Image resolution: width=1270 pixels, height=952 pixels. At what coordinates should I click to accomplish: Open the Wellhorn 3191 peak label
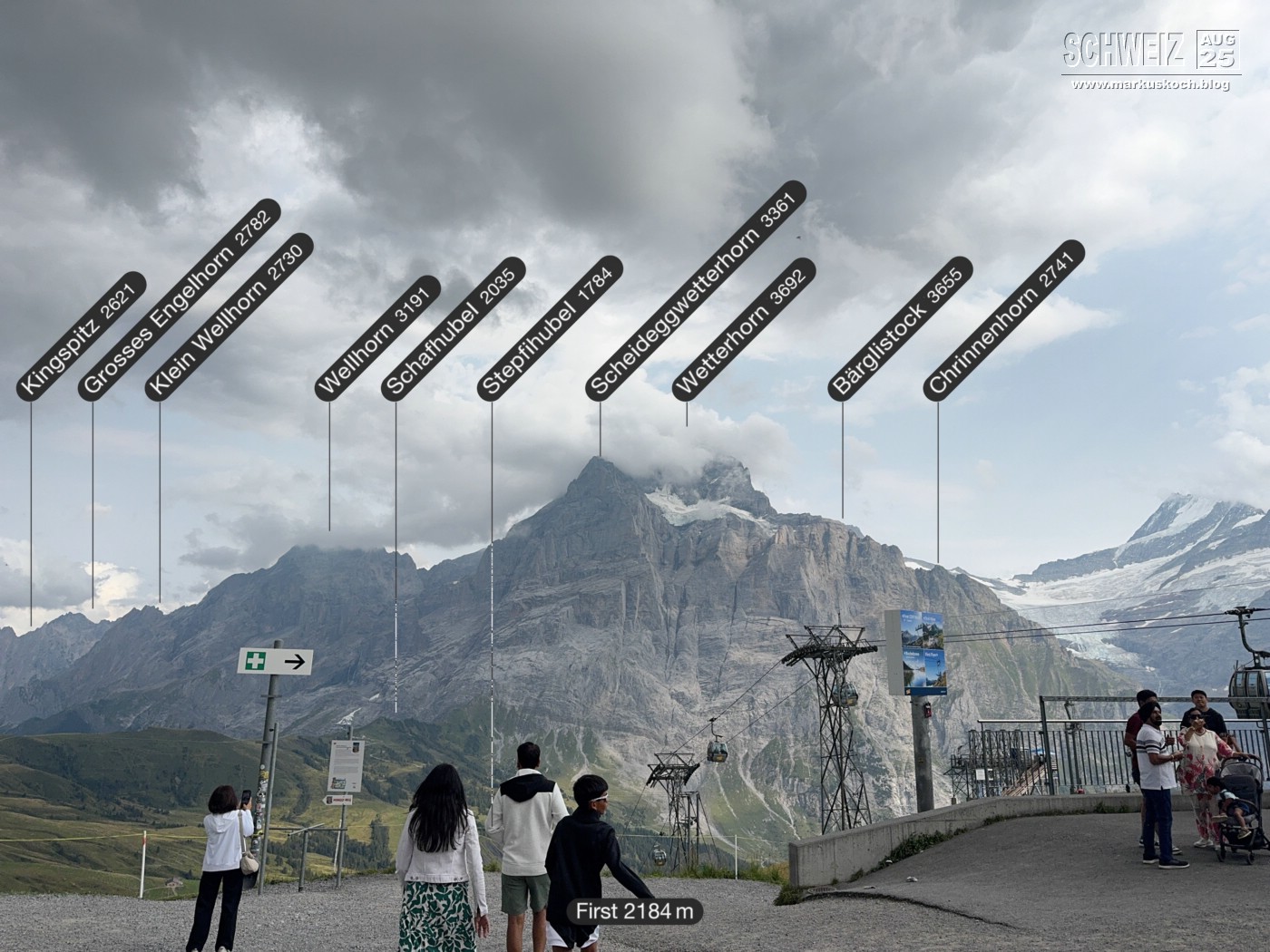(377, 338)
